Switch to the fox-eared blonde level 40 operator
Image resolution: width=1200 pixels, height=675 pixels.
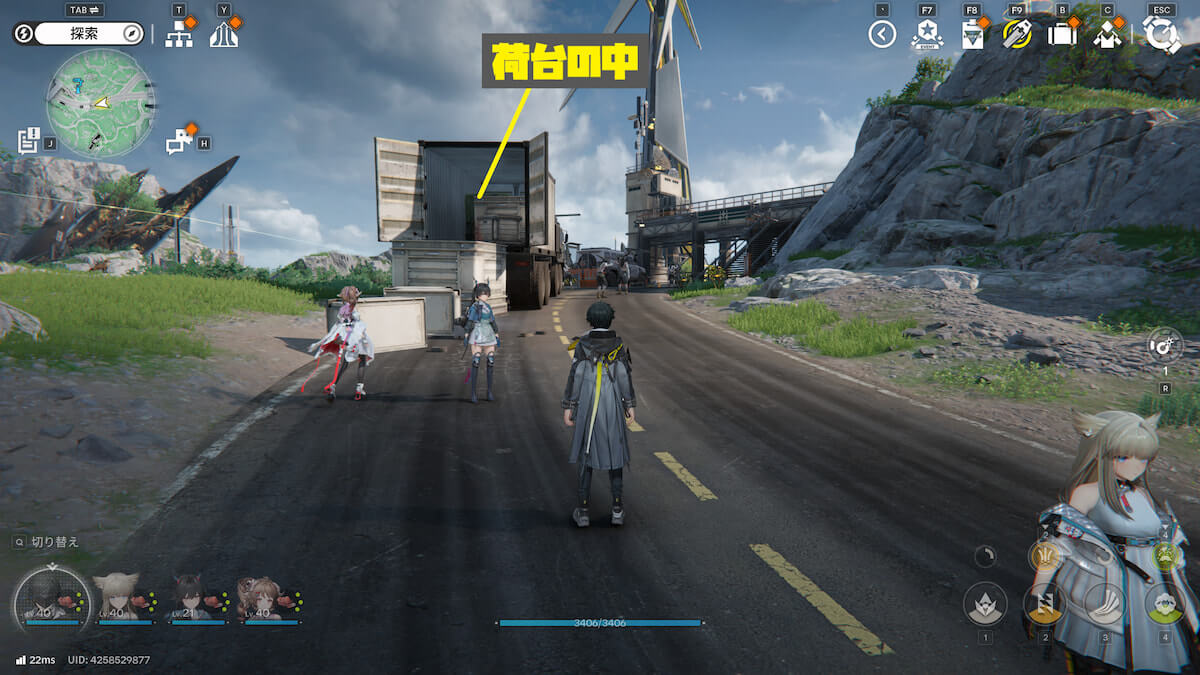click(118, 598)
